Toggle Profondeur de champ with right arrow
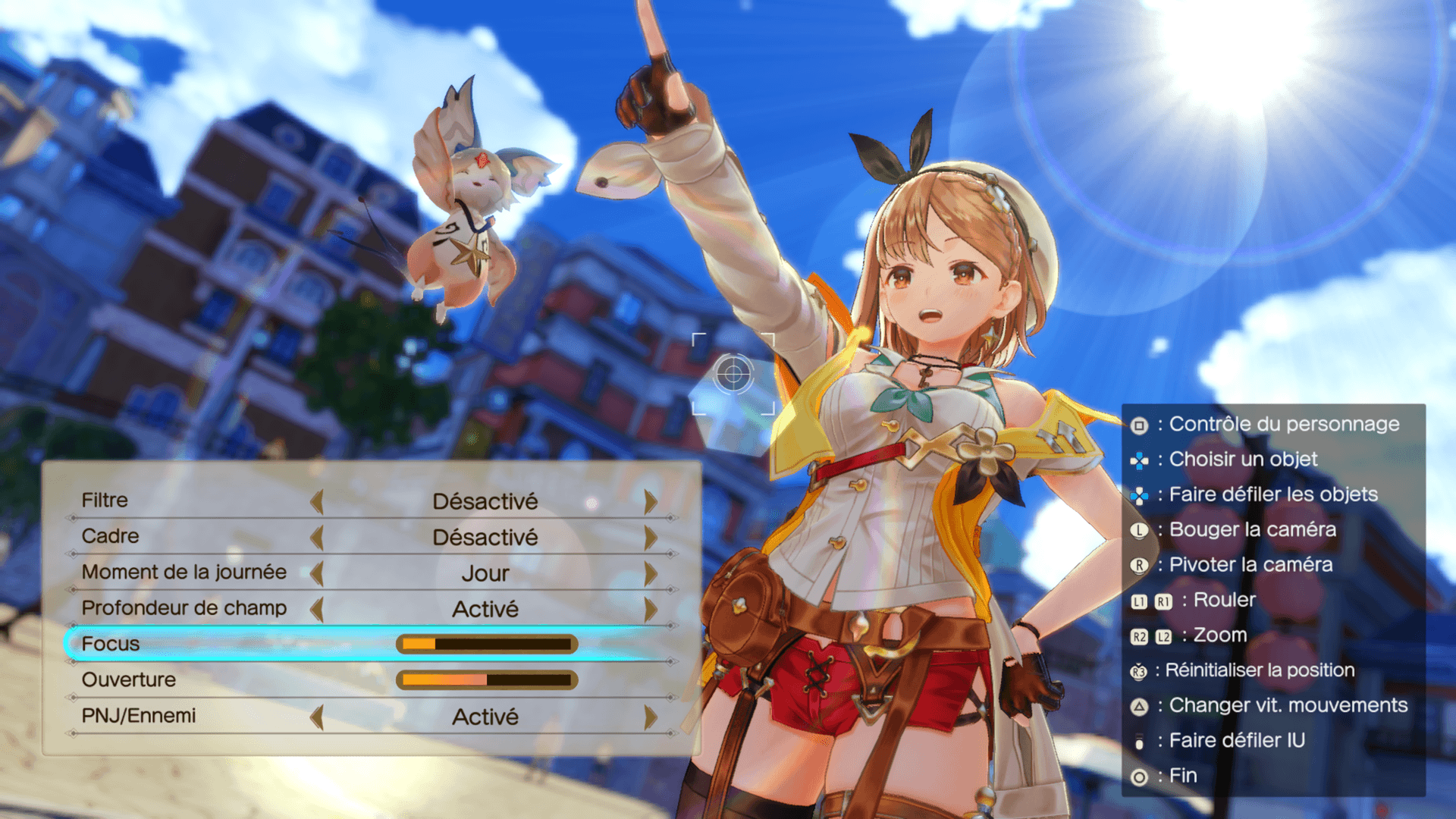Screen dimensions: 1456x819 tap(650, 609)
